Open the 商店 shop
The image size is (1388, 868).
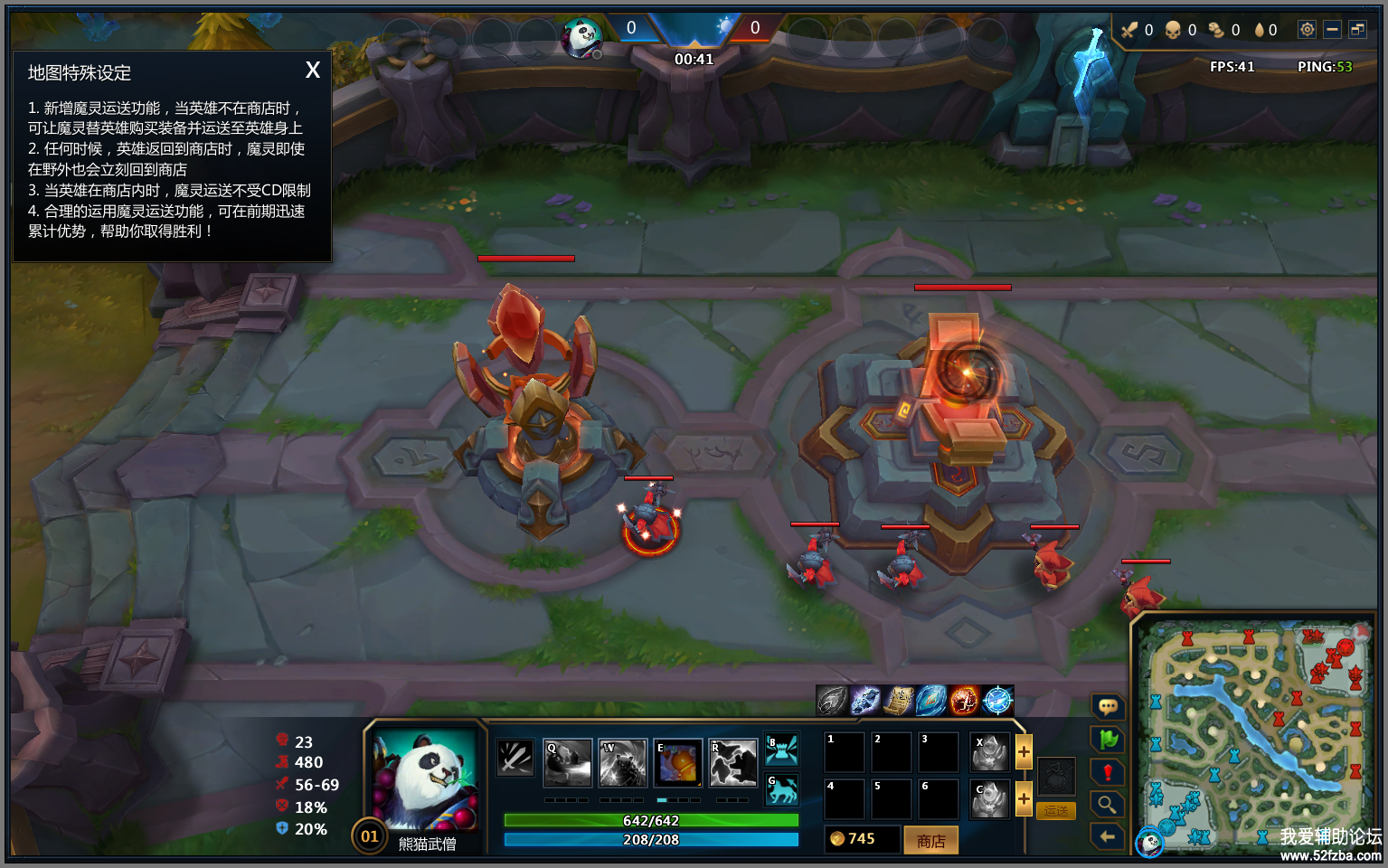tap(930, 841)
